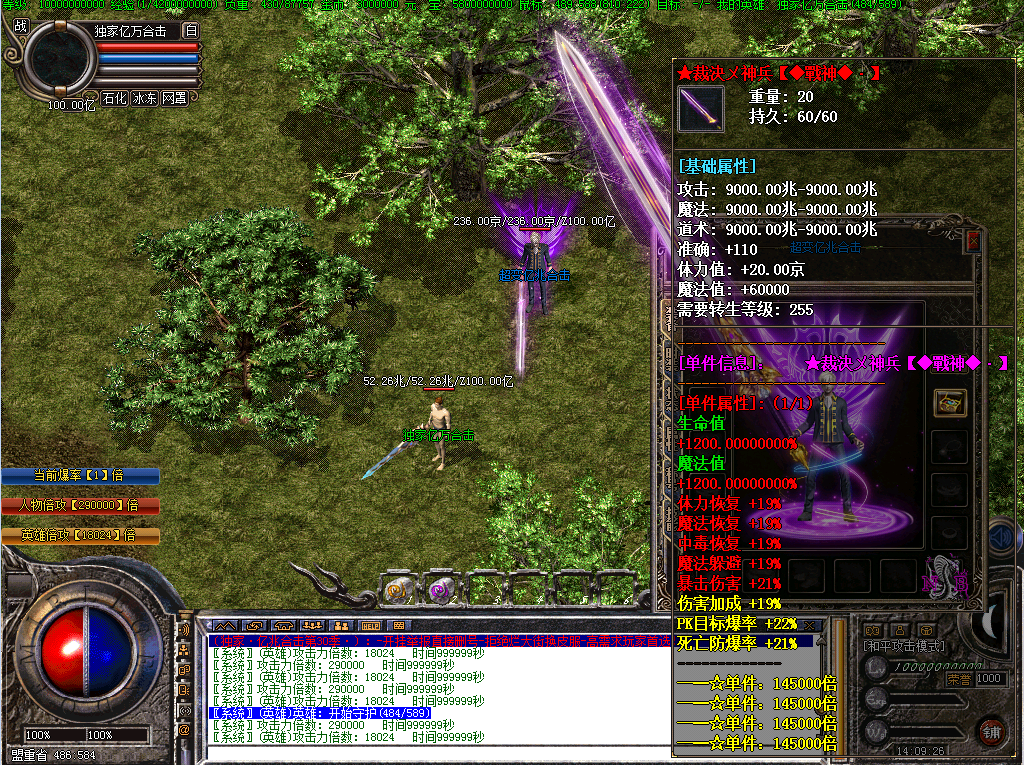
Task: Click the 当前爆率 blue banner
Action: coord(80,476)
